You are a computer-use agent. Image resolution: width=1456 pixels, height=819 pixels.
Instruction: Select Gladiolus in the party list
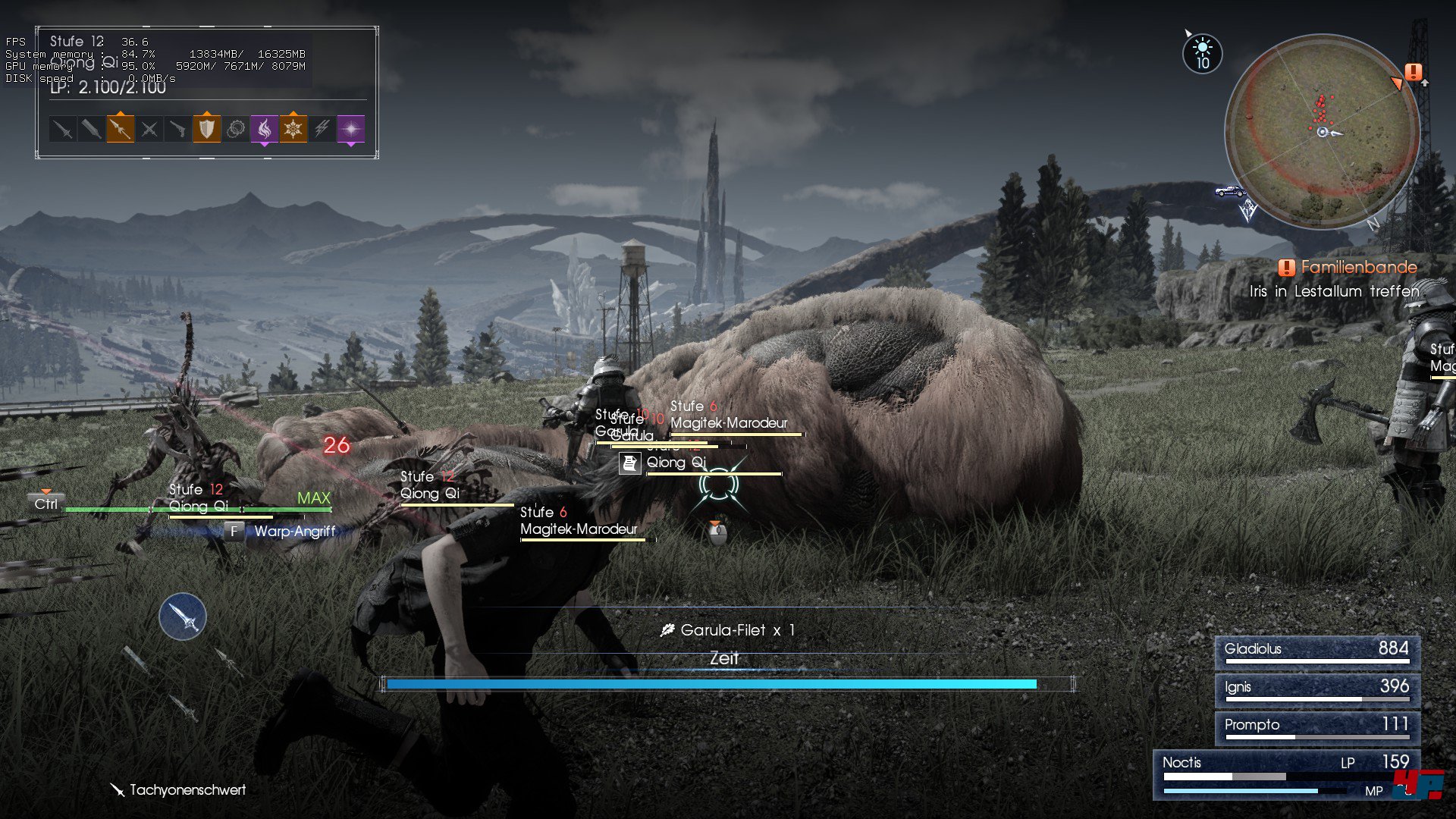[1316, 651]
